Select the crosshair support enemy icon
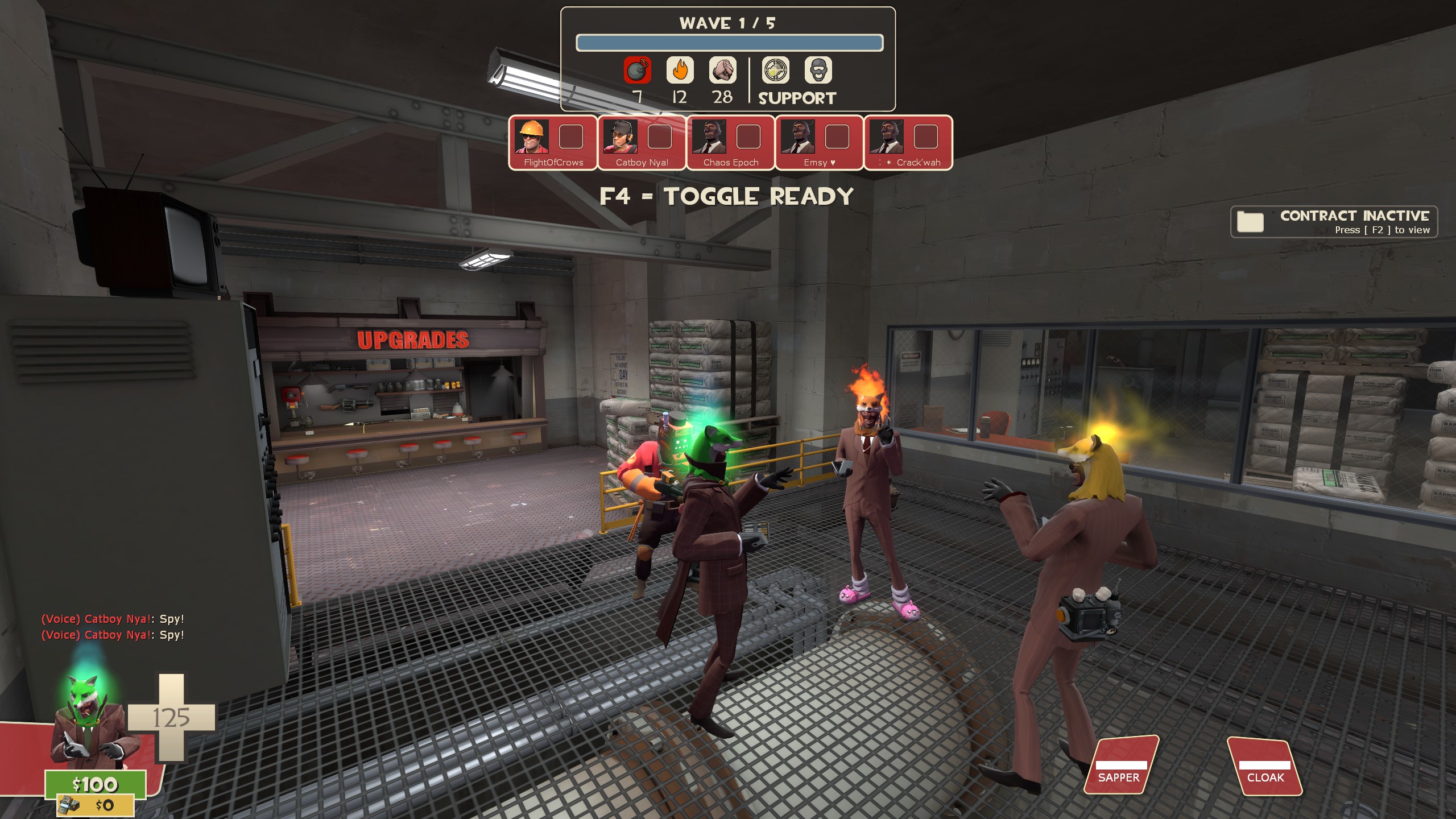Viewport: 1456px width, 819px height. pos(775,71)
